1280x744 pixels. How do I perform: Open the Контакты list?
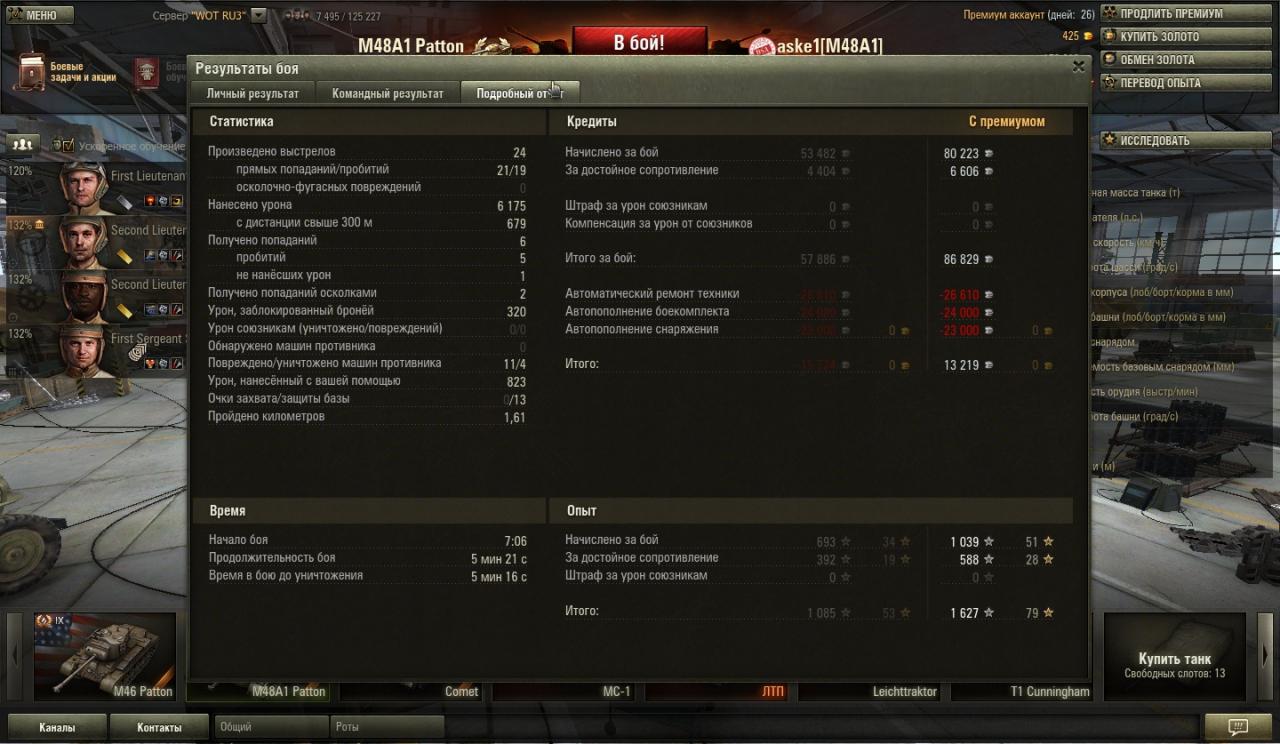point(159,727)
